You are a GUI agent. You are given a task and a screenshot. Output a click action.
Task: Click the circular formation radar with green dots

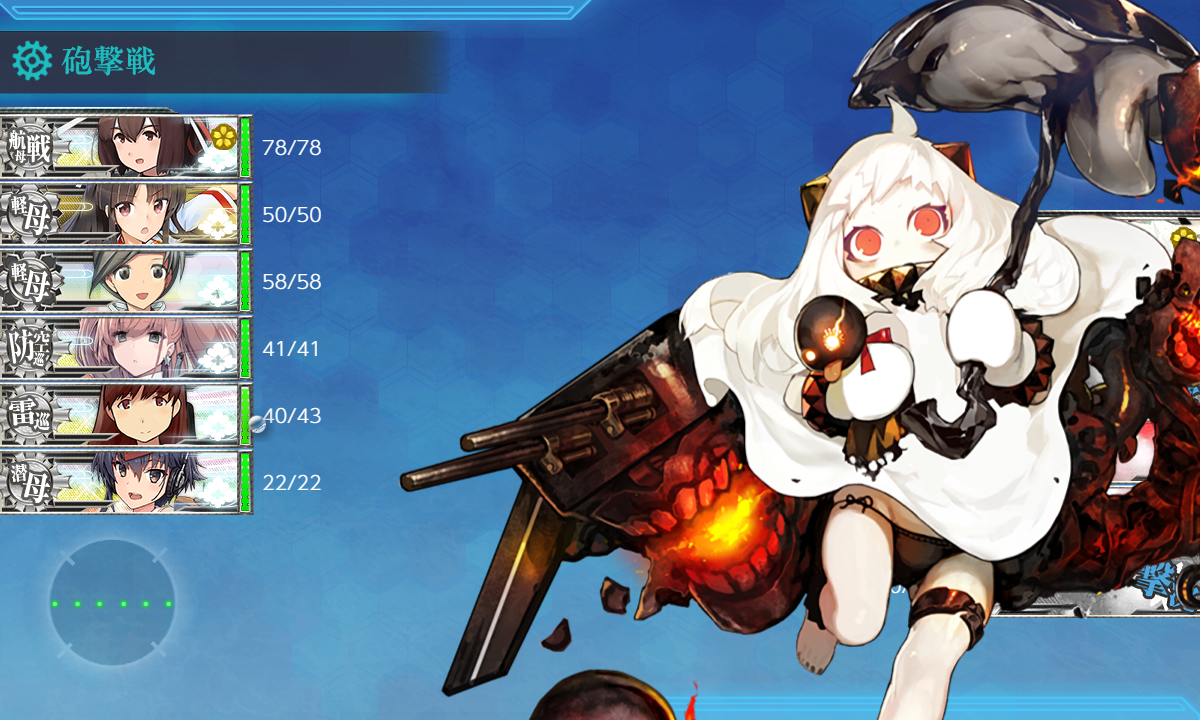pos(112,603)
